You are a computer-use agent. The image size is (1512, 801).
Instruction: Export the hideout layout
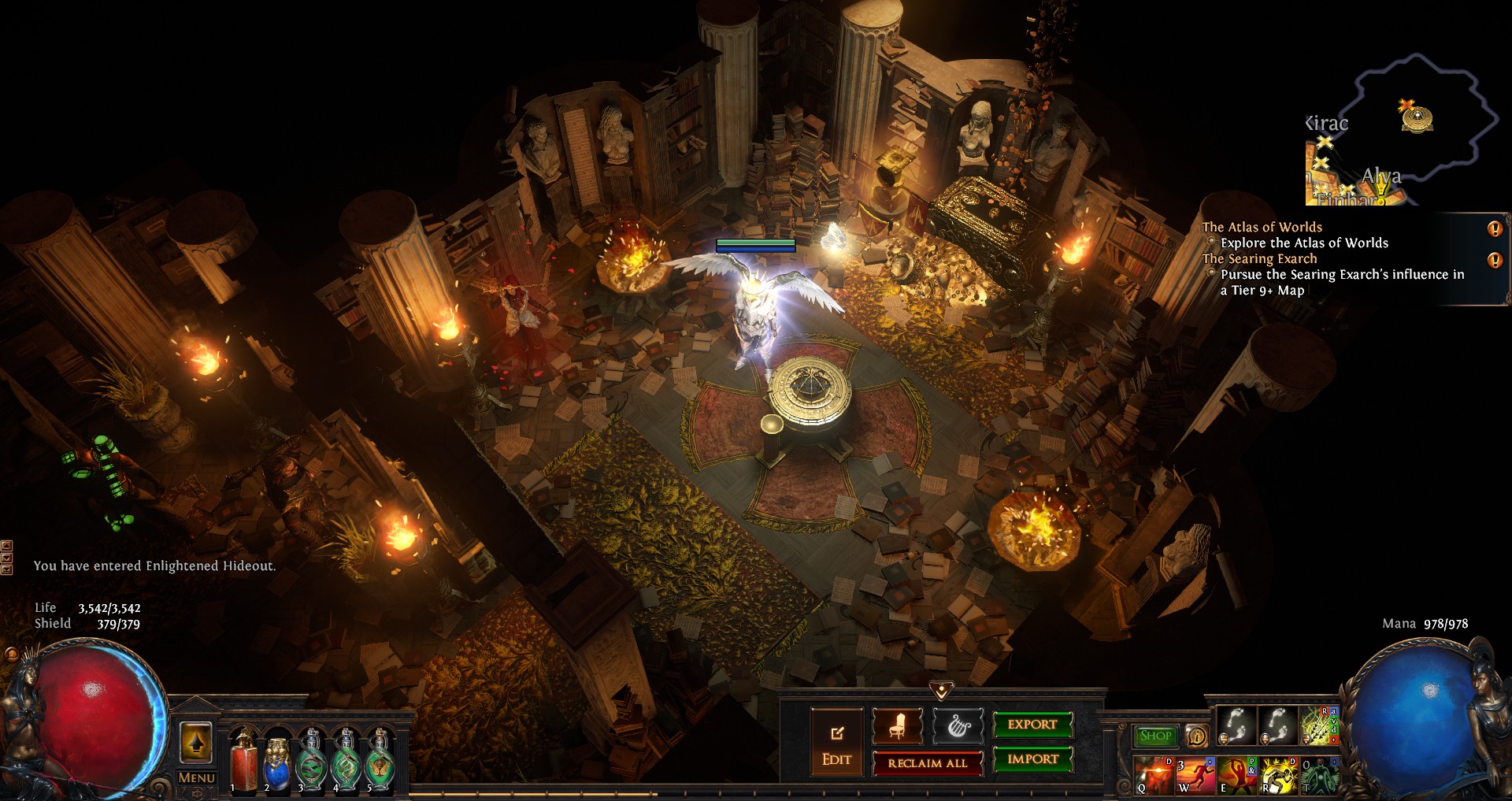(x=1032, y=725)
